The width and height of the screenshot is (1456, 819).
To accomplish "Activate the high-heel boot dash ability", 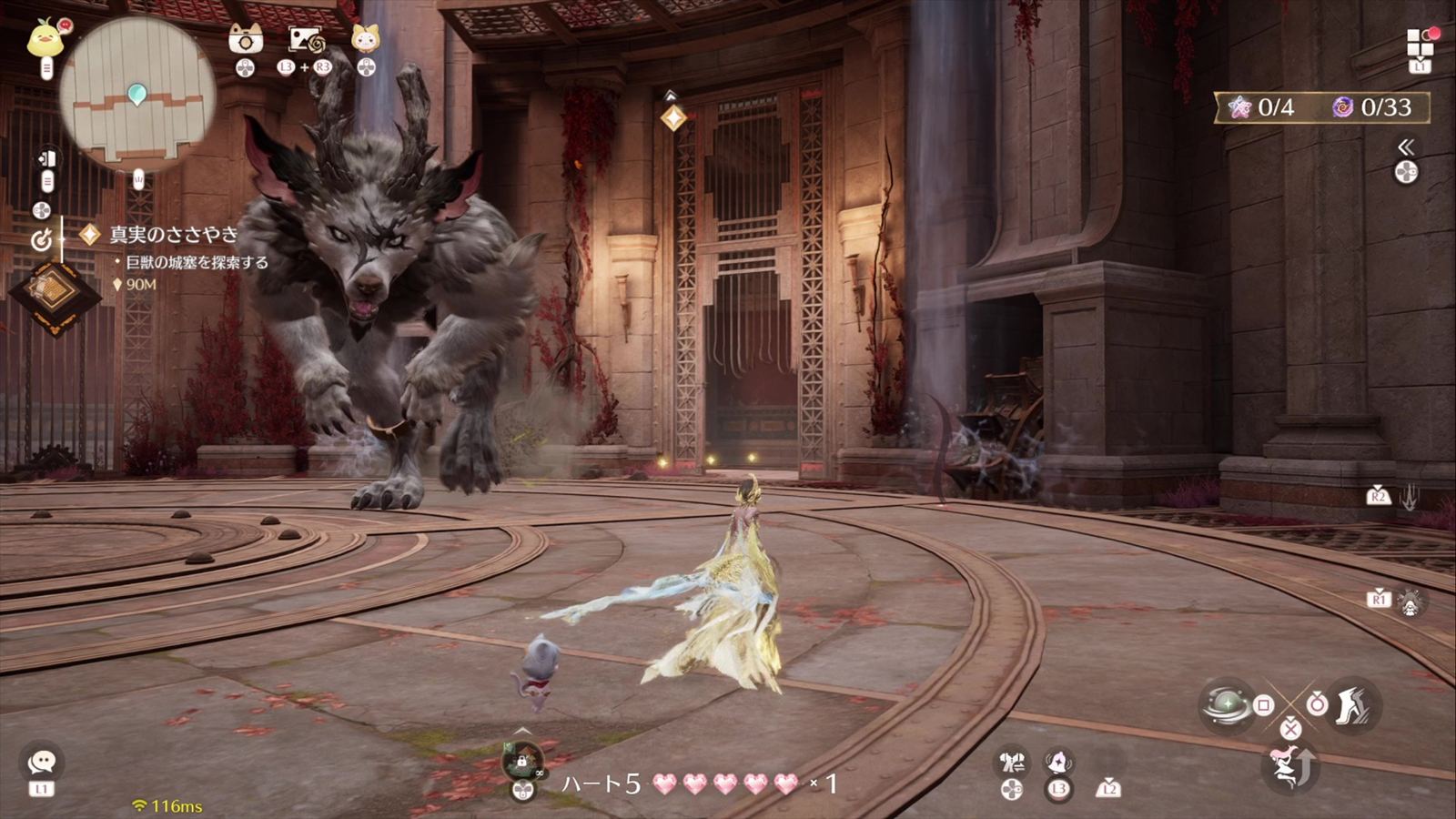I will (1352, 703).
